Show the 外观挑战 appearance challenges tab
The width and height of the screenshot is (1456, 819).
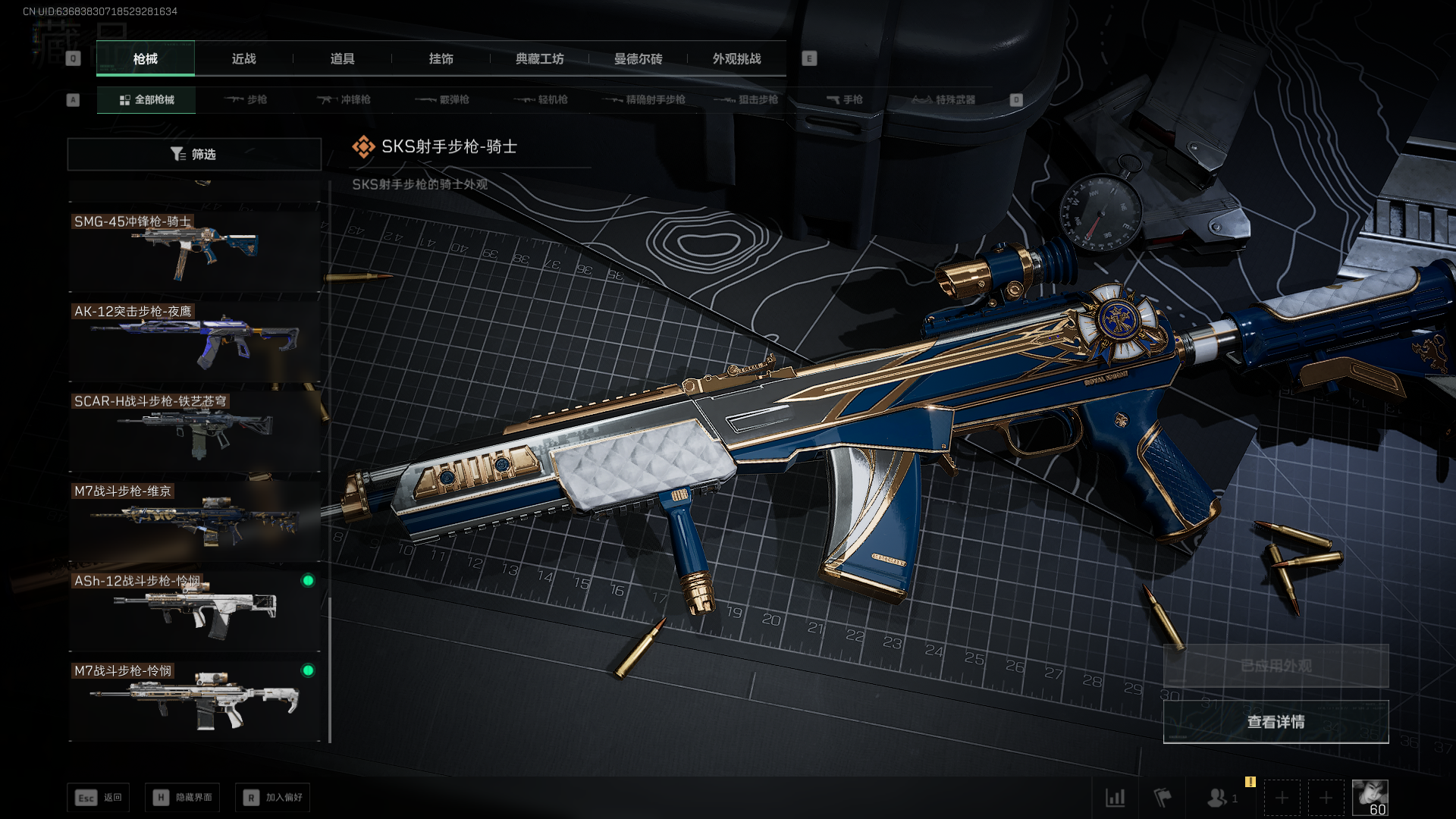tap(736, 58)
